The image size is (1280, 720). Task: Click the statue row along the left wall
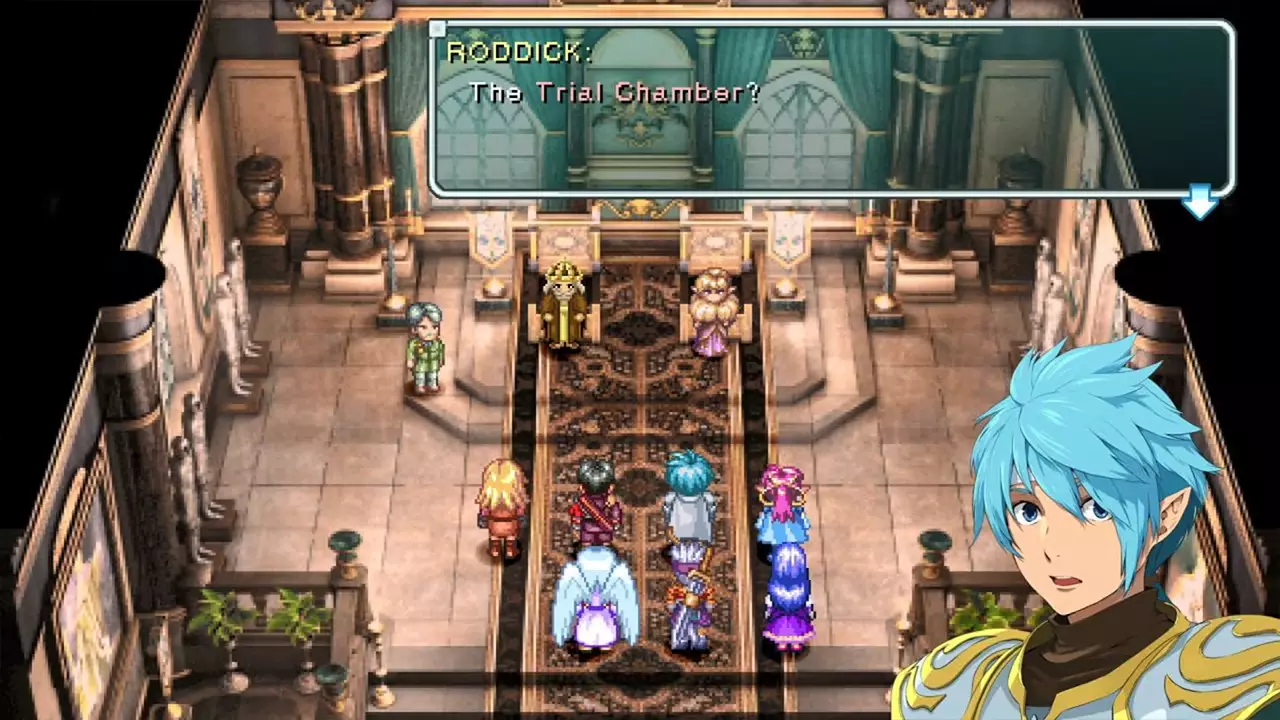point(240,330)
